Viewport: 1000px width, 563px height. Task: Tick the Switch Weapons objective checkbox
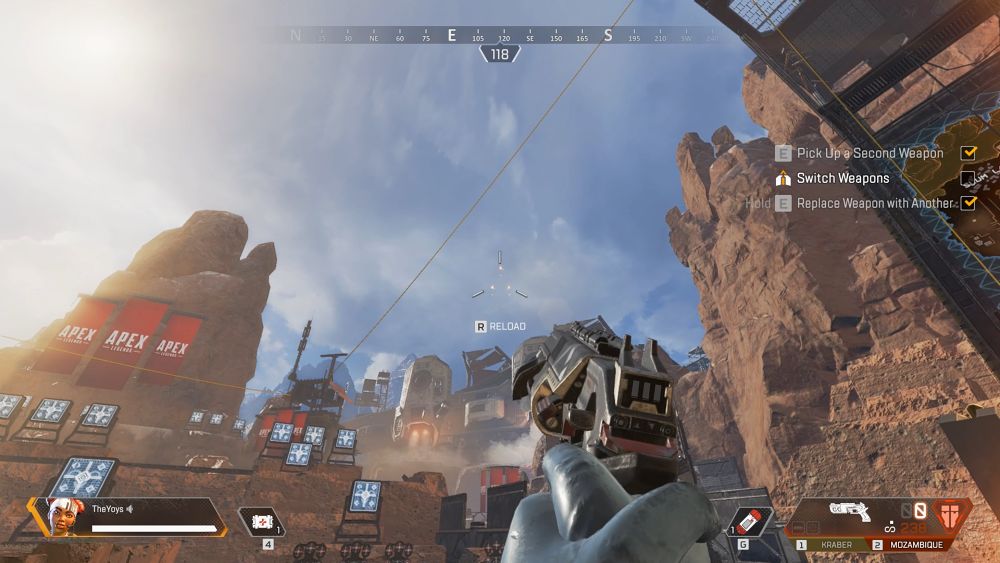click(968, 179)
